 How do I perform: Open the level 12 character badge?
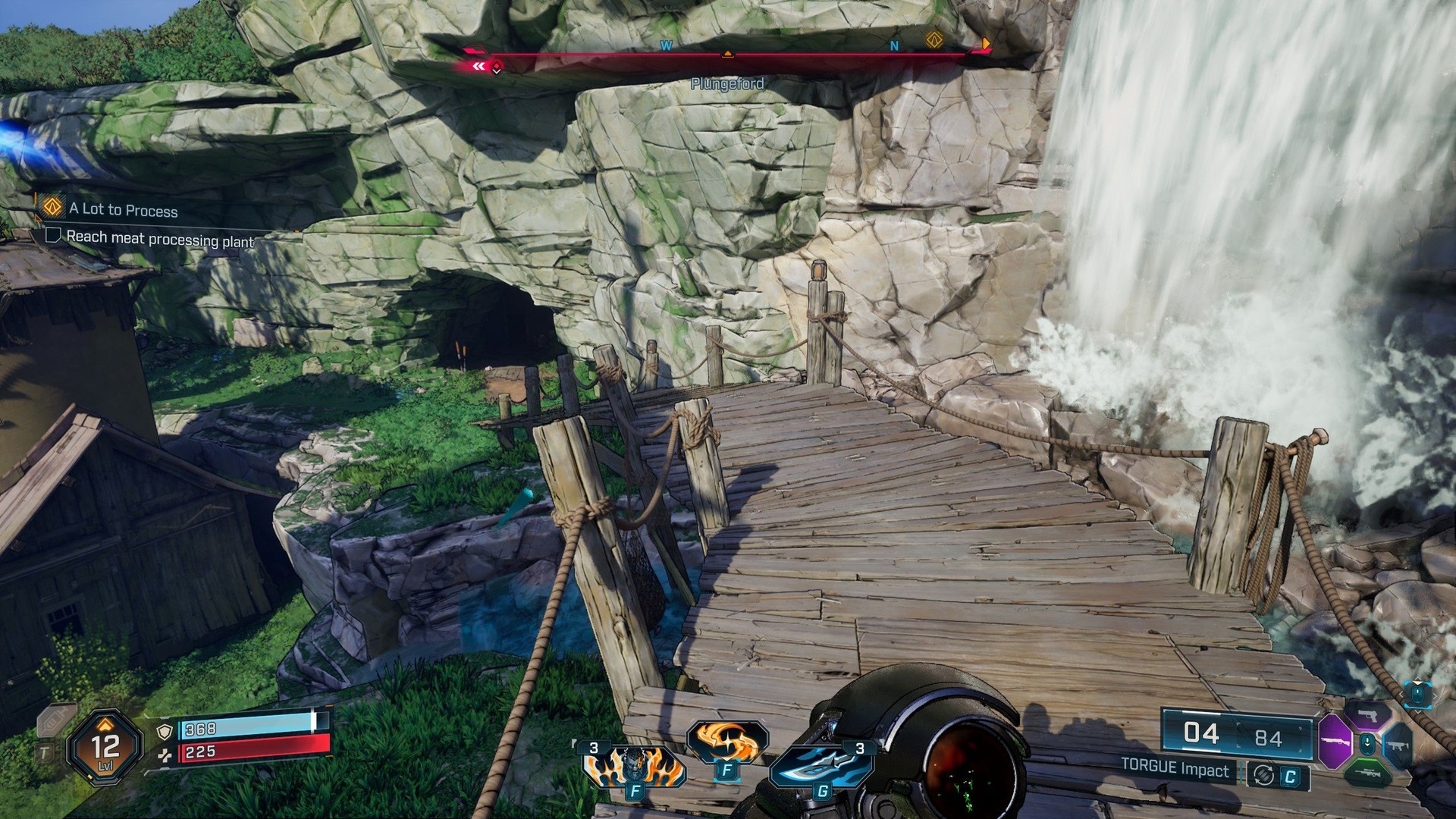[x=105, y=746]
